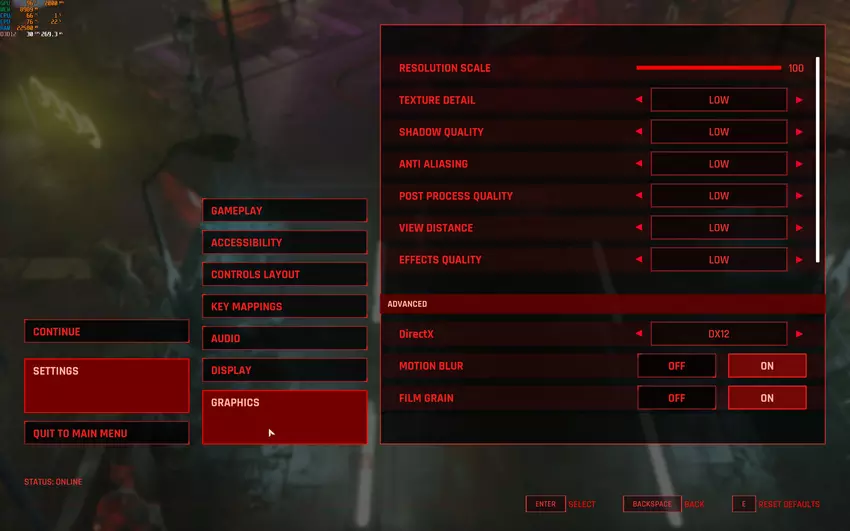Turn Motion Blur on

click(x=766, y=366)
